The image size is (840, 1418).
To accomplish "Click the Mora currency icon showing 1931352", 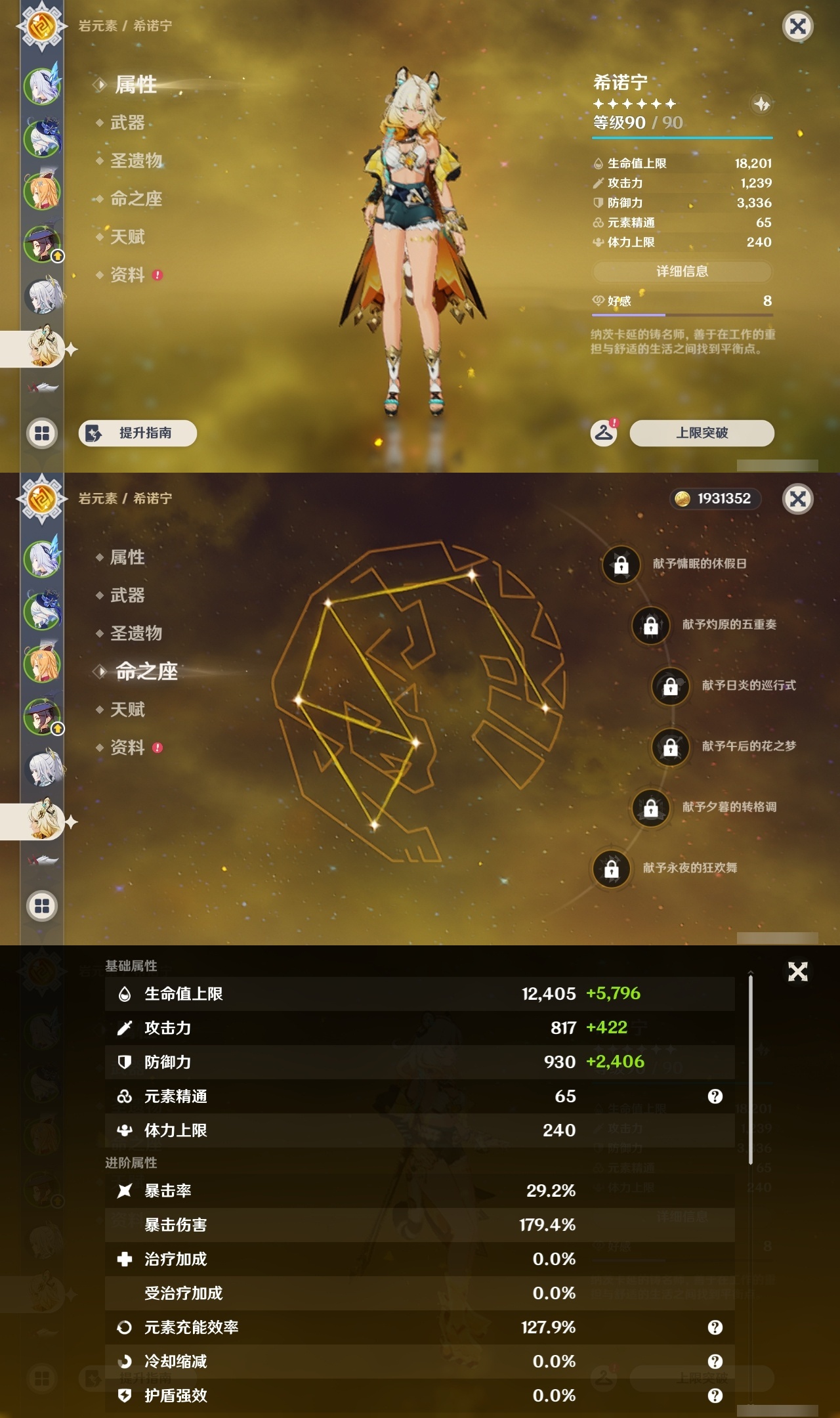I will tap(682, 499).
